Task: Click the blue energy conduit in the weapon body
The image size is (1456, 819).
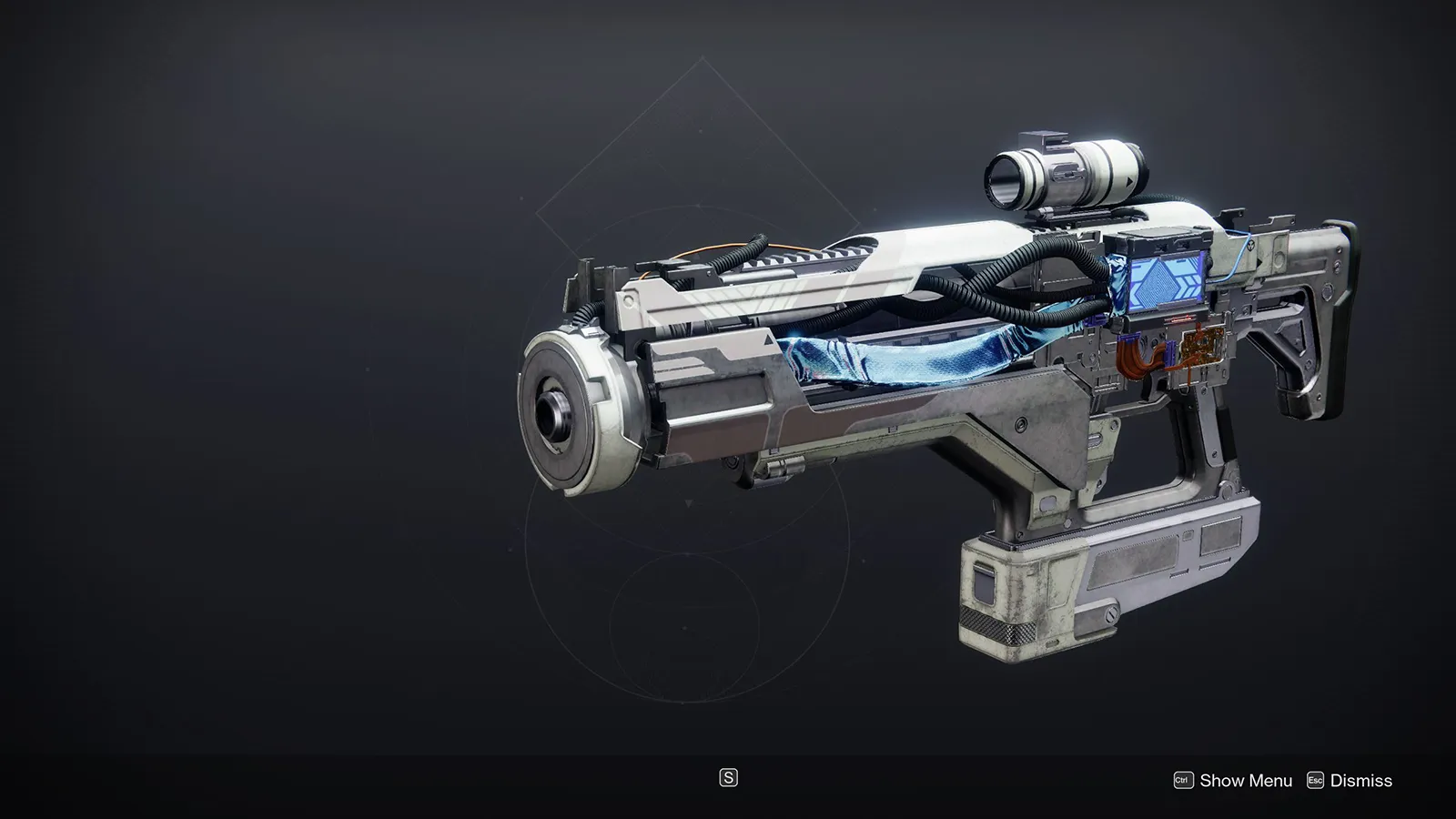Action: (910, 359)
